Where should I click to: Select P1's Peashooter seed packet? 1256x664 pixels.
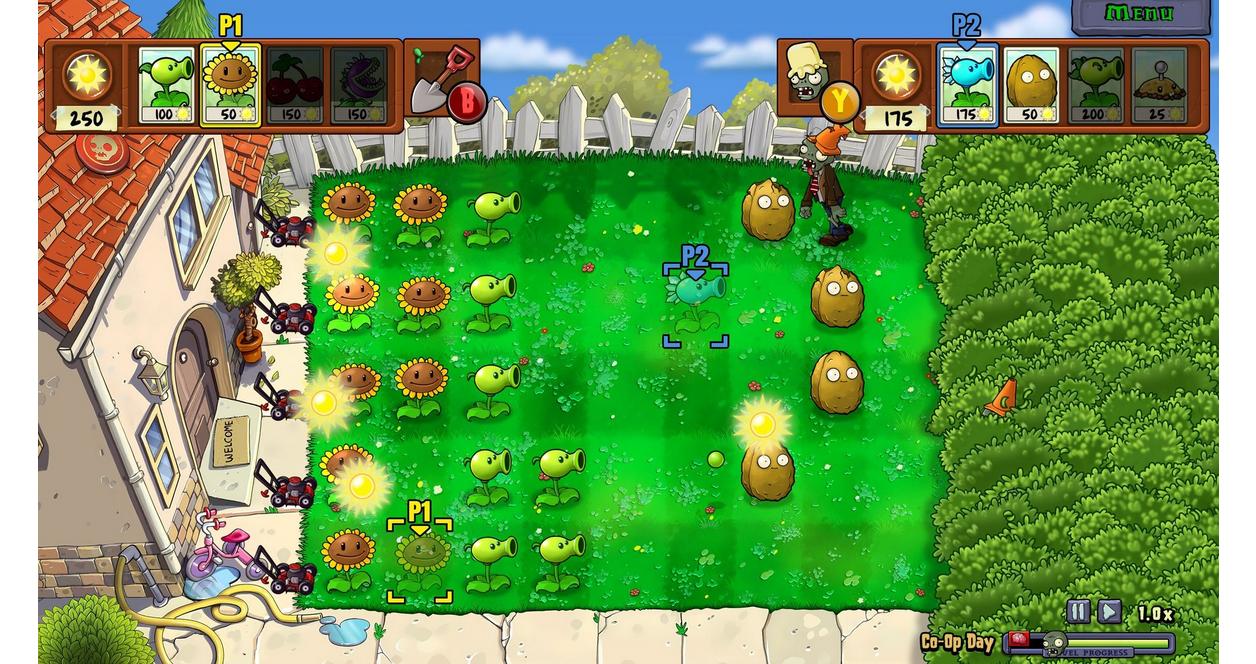166,85
